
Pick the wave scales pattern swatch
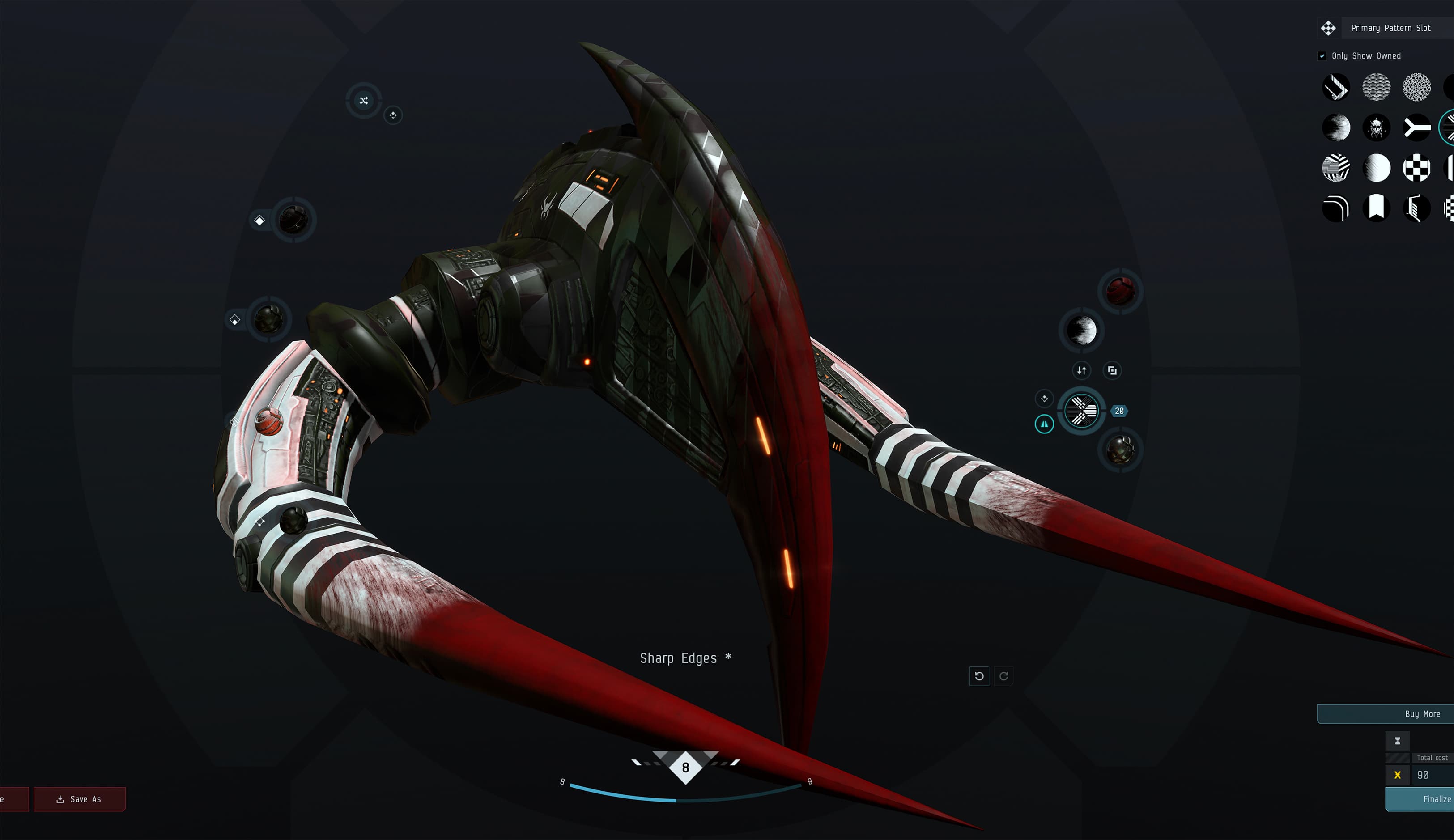(1376, 87)
